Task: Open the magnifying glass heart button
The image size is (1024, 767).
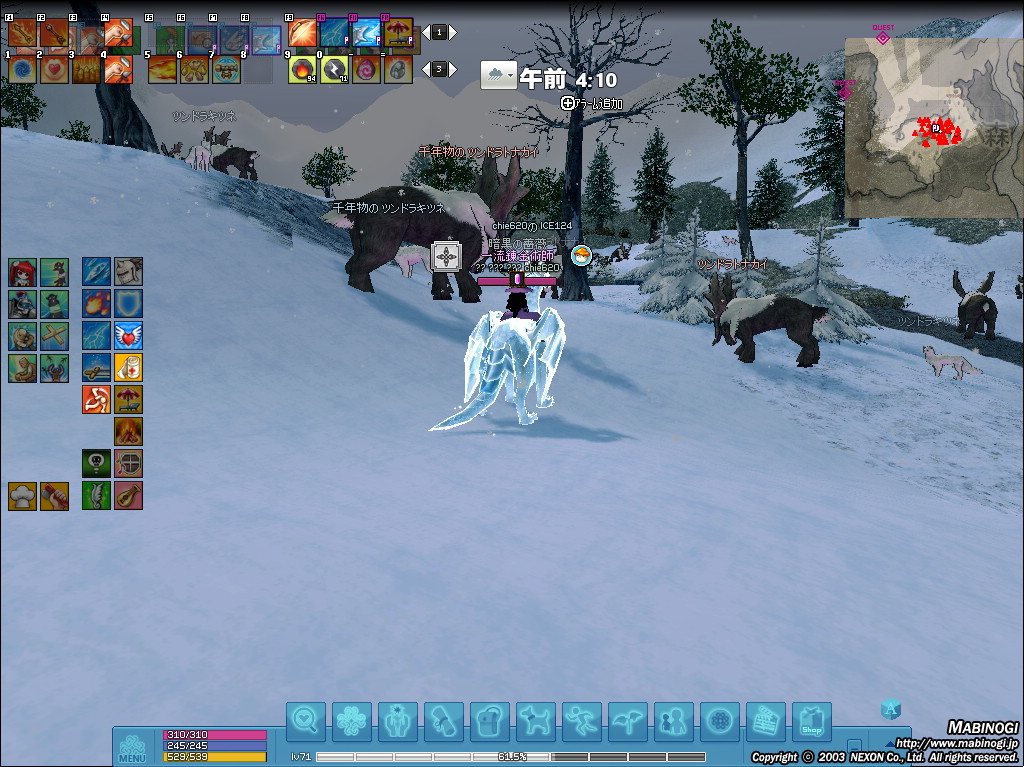Action: click(x=306, y=720)
